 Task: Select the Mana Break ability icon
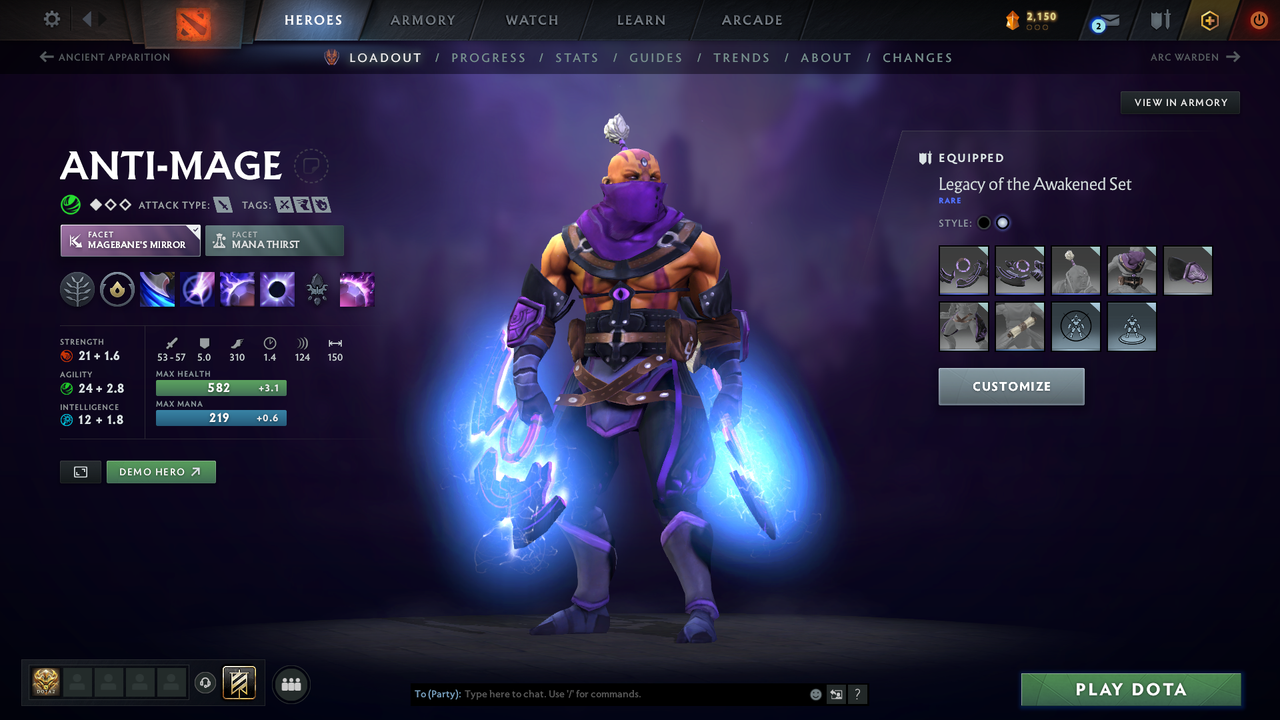[158, 289]
